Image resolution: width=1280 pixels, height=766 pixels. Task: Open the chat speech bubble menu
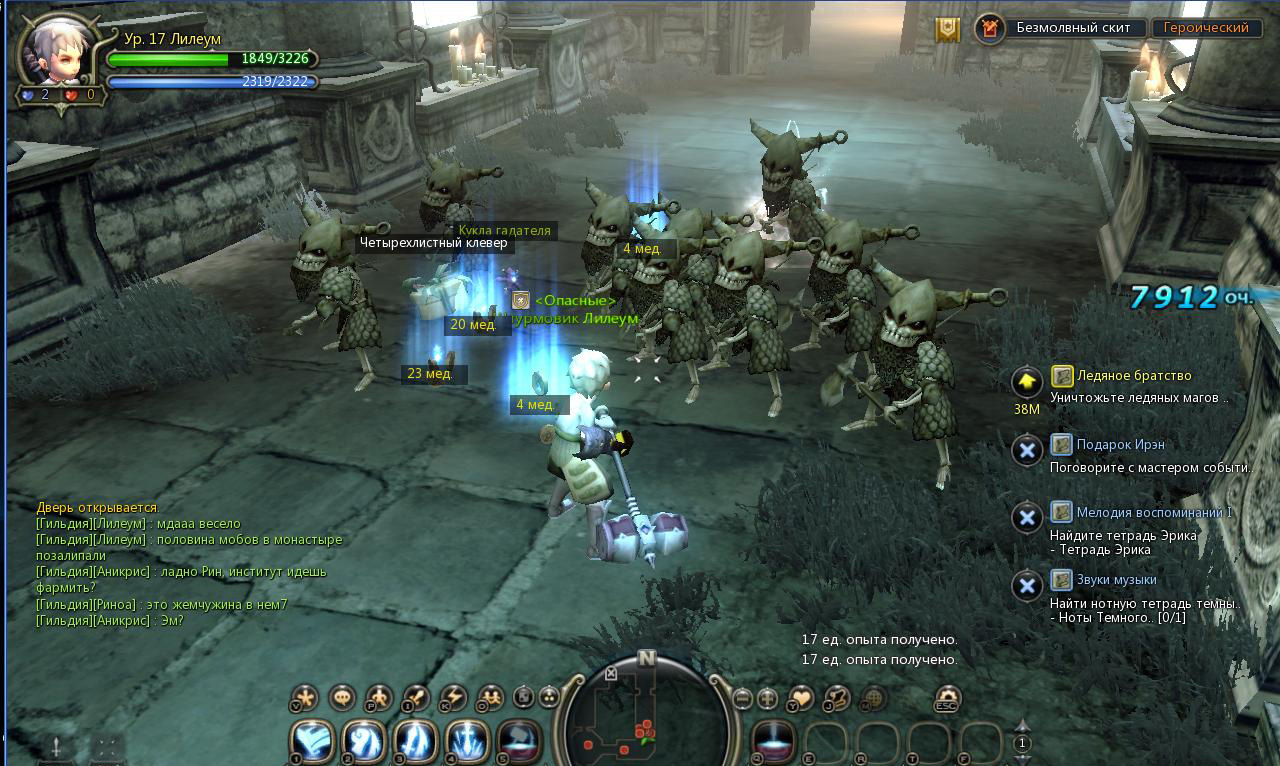pyautogui.click(x=342, y=697)
